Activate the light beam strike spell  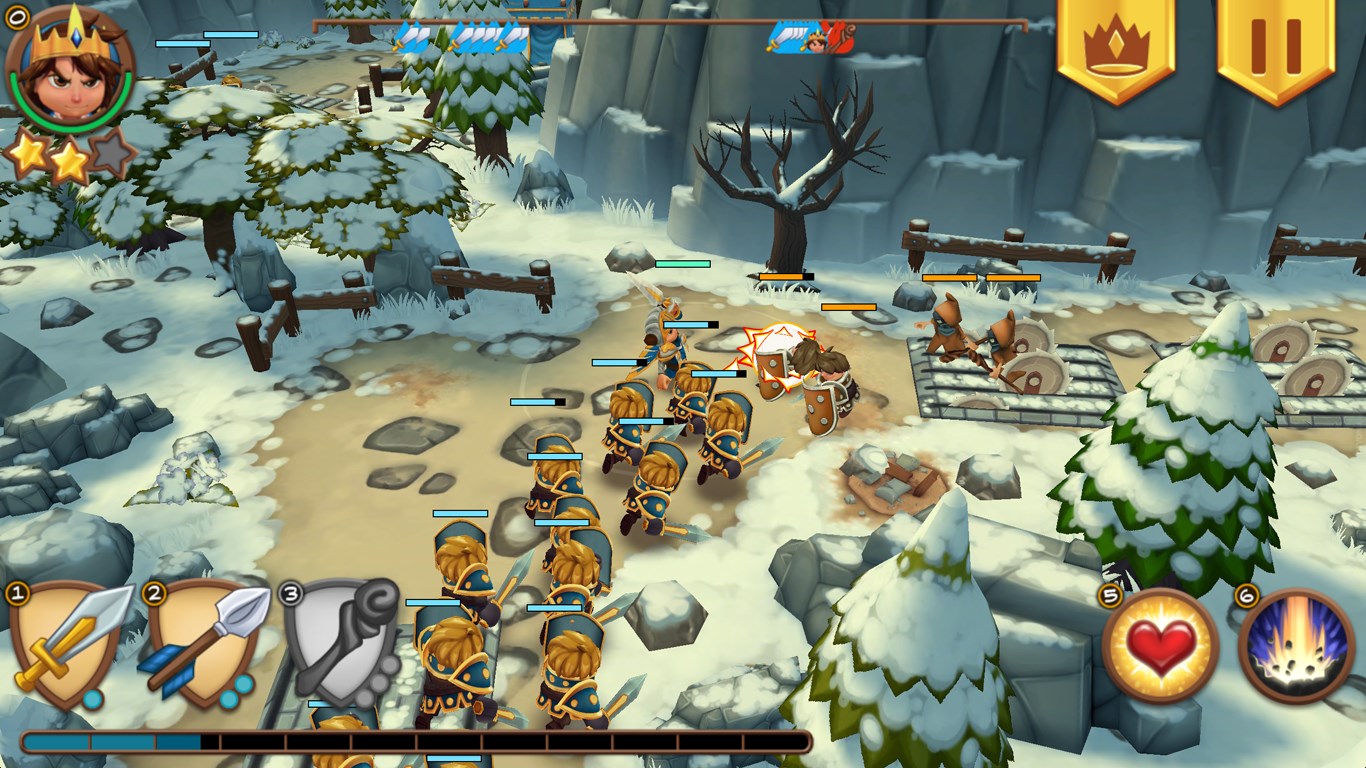pyautogui.click(x=1296, y=645)
